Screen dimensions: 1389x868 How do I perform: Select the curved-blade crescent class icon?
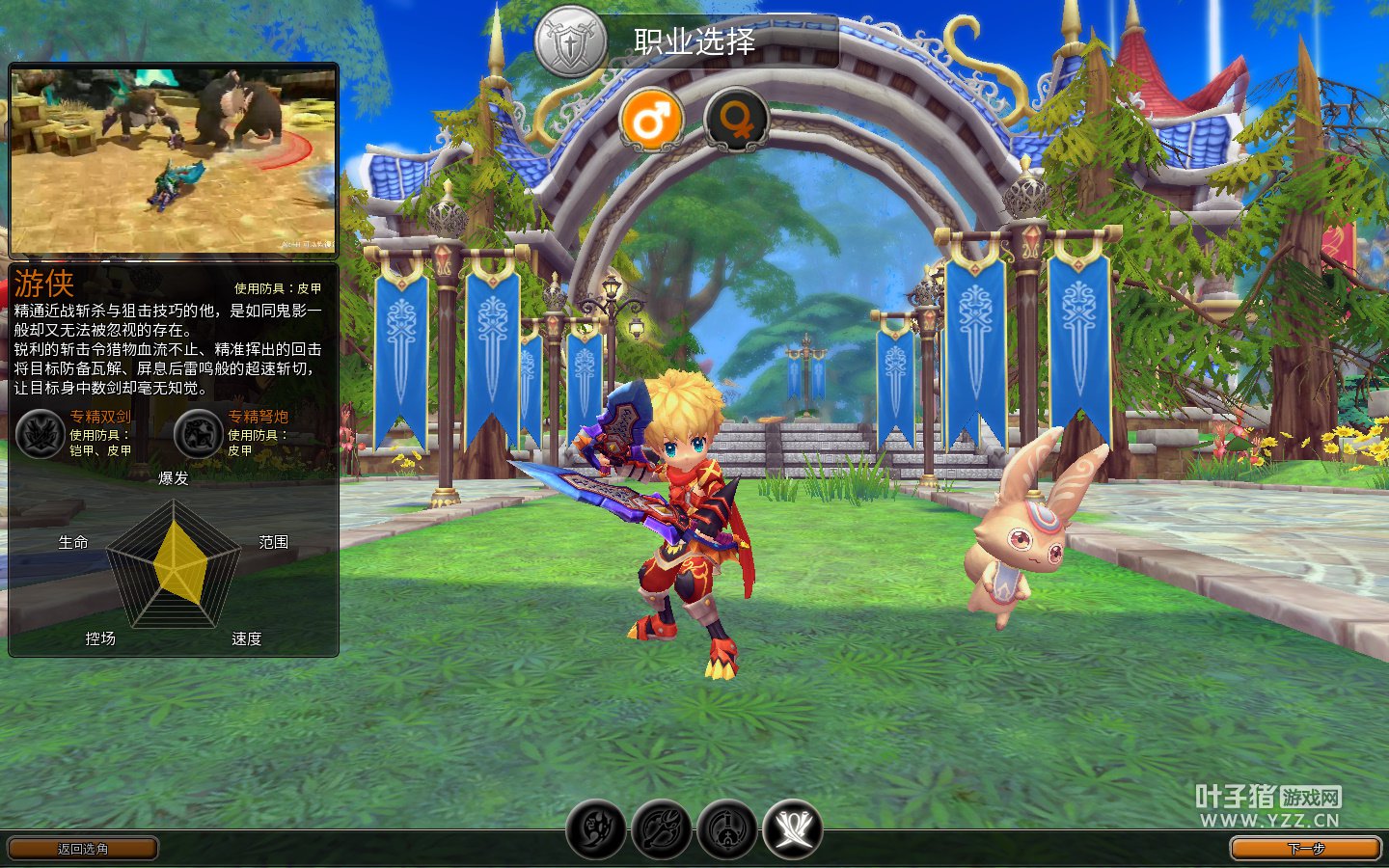pyautogui.click(x=596, y=828)
